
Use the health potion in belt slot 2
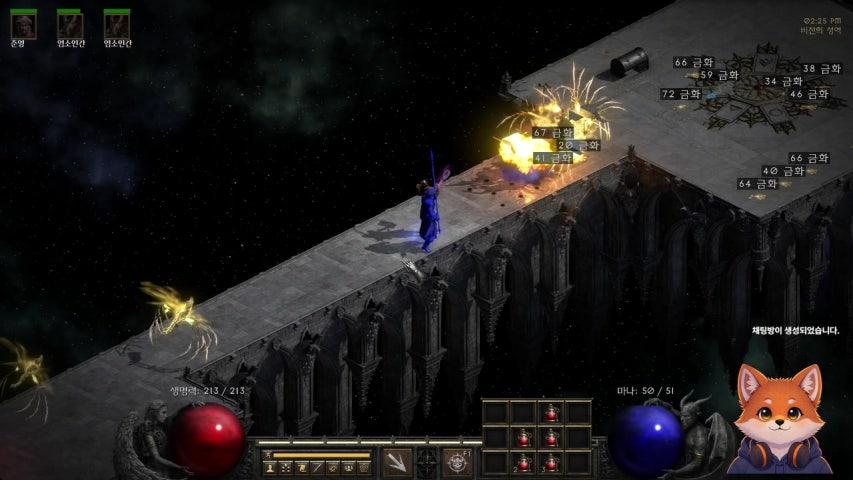[522, 463]
